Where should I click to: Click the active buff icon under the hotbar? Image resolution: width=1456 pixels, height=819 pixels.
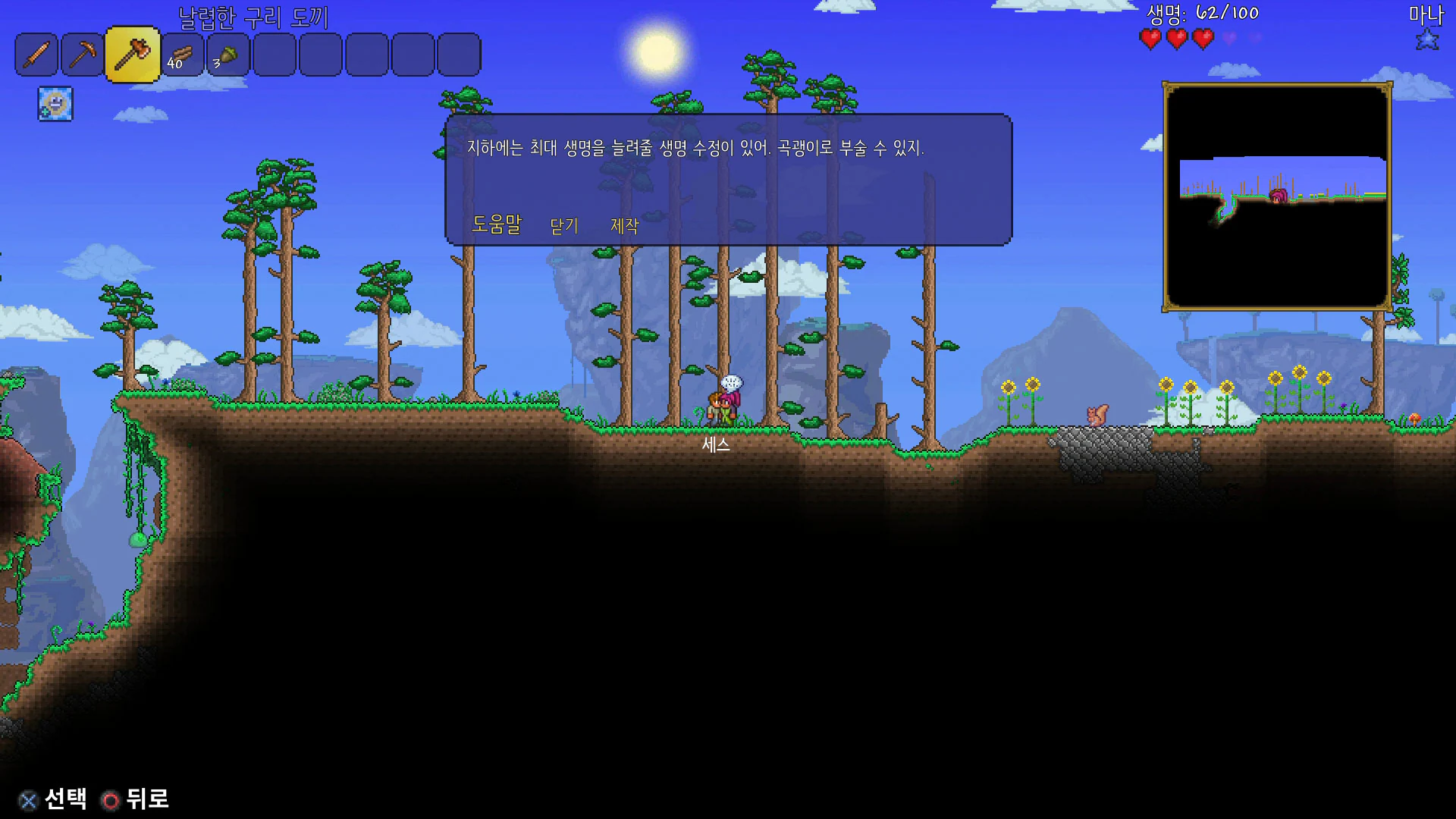coord(55,104)
